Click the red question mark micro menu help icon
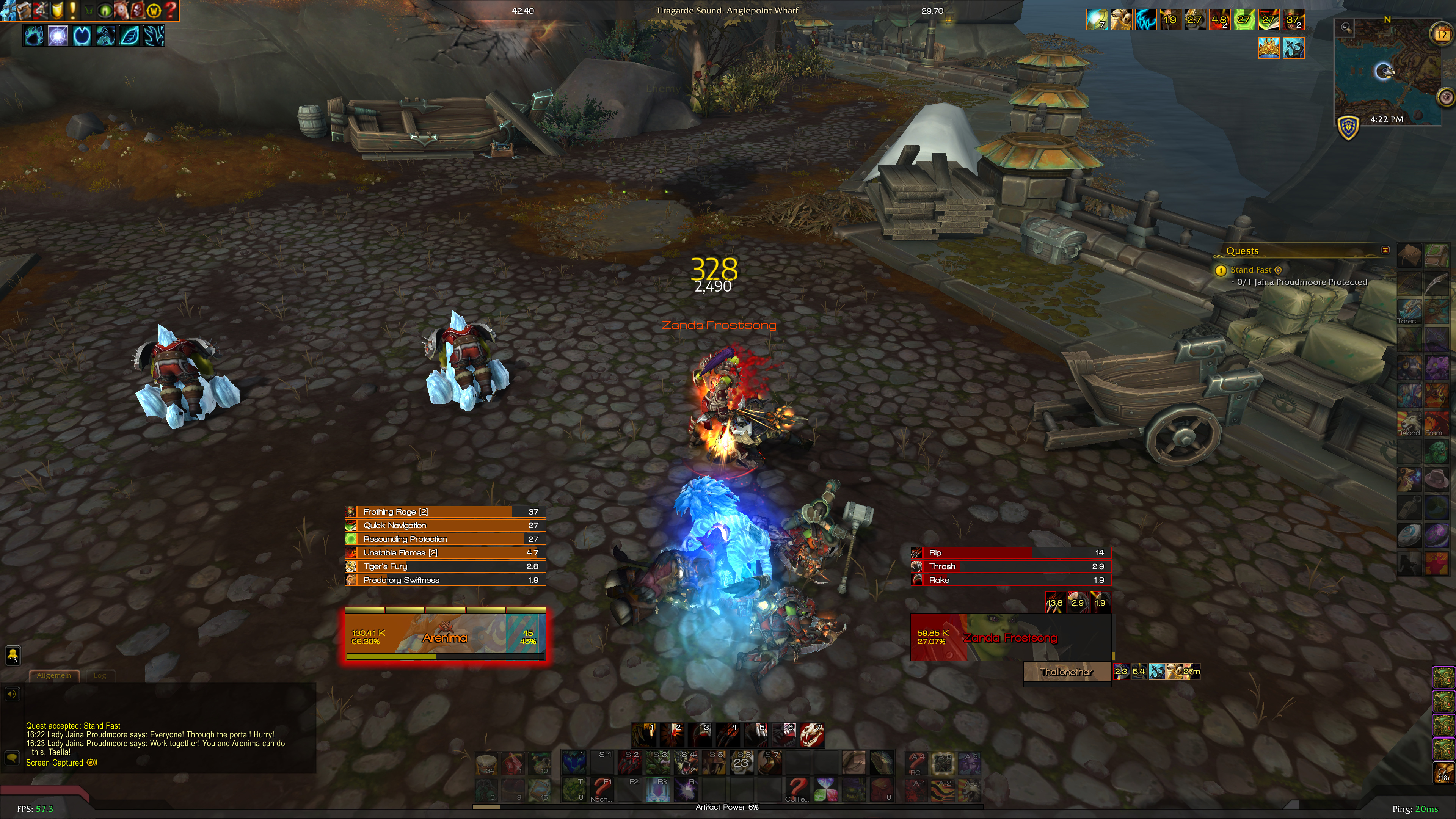 [x=170, y=10]
